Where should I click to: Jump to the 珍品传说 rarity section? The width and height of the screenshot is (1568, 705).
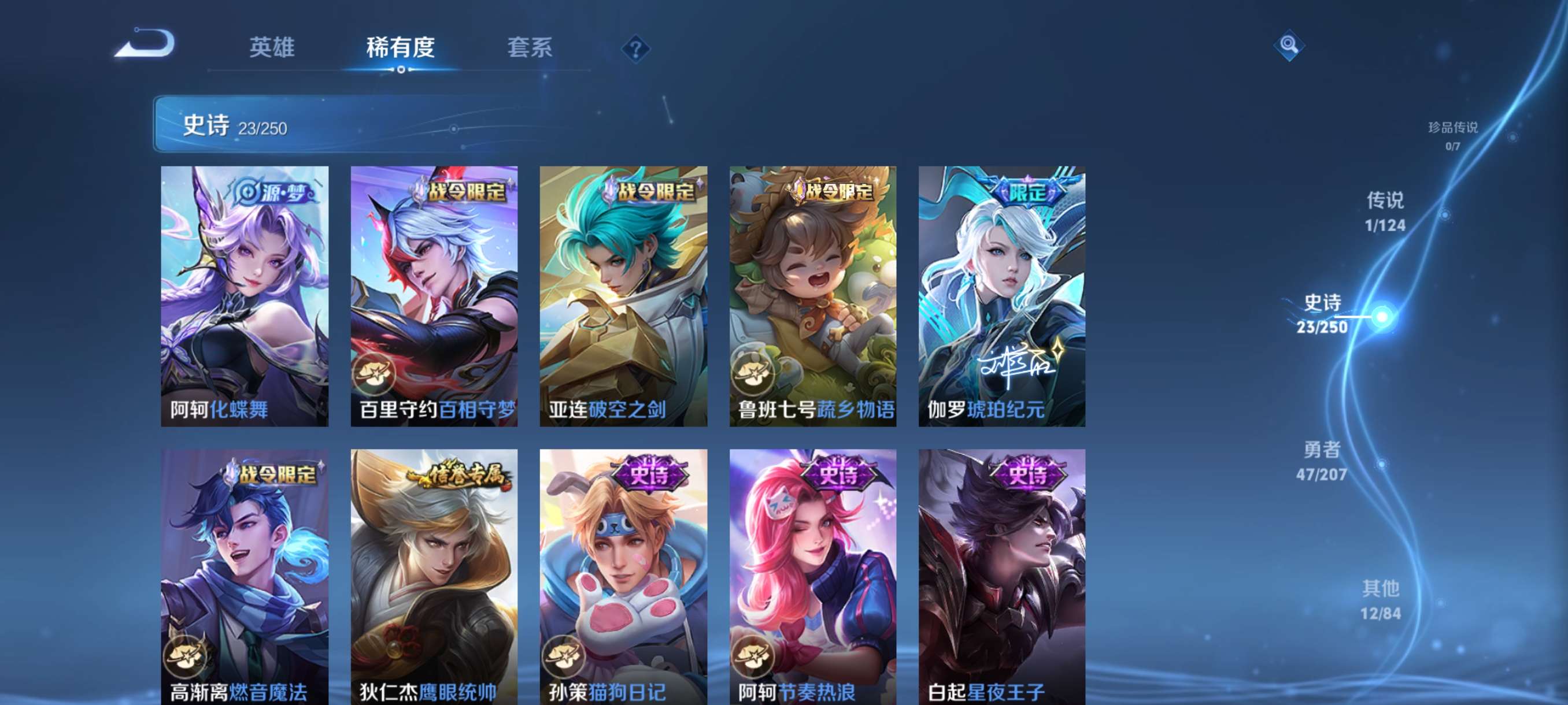[x=1452, y=135]
